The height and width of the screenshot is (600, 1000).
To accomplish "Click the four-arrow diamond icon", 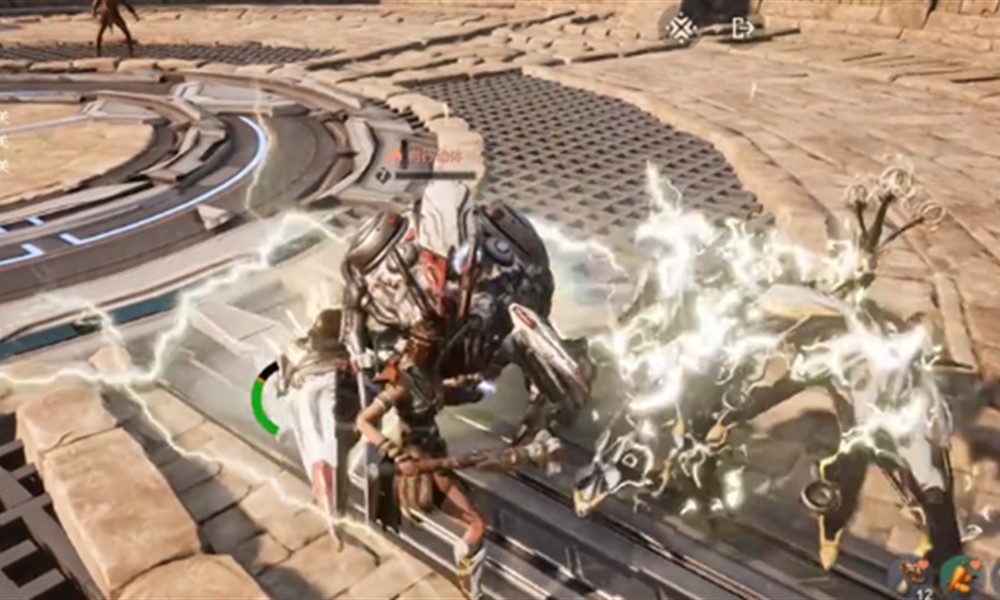I will (x=682, y=28).
